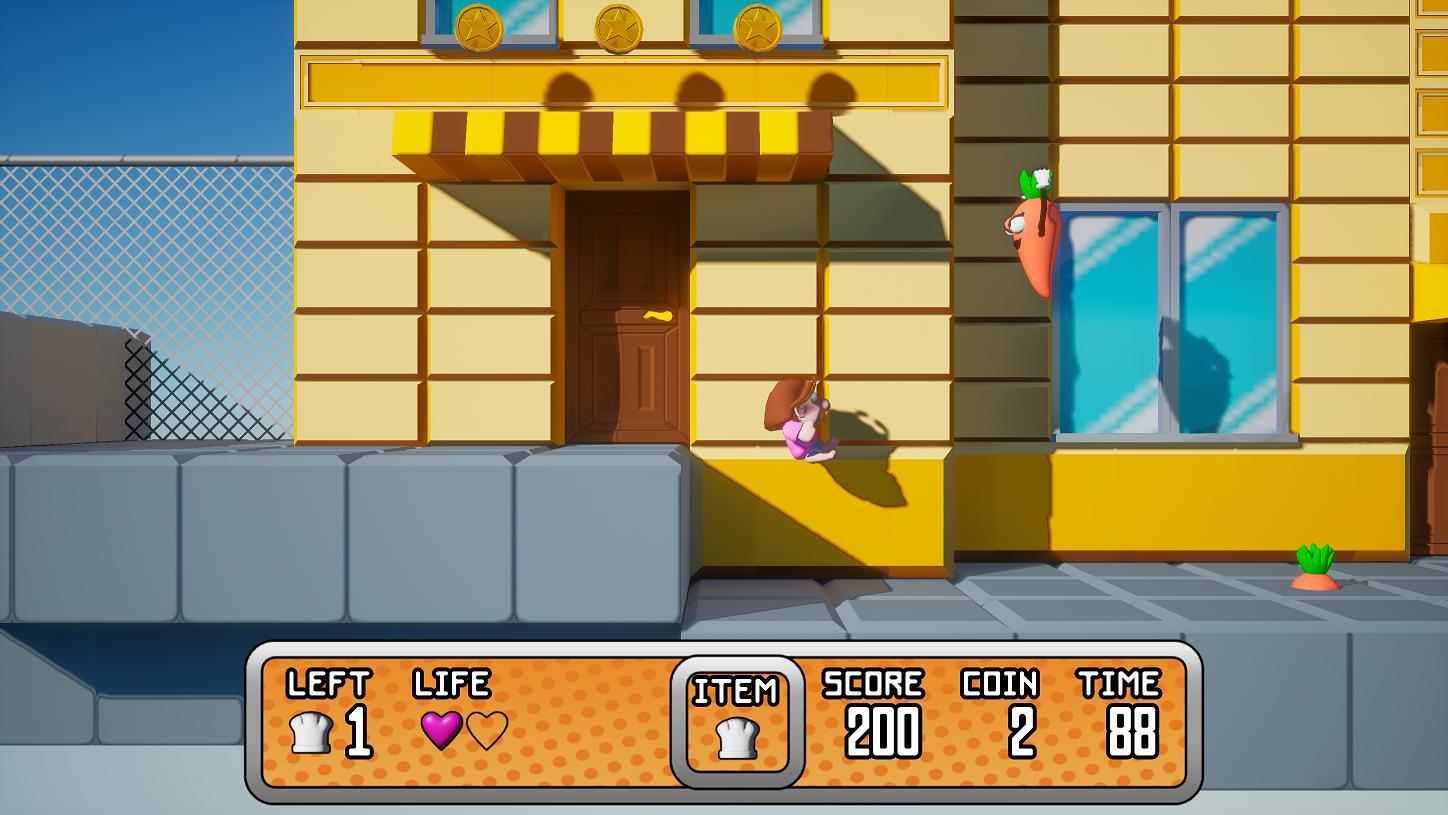The image size is (1448, 815).
Task: Select the TIME label in the HUD
Action: pyautogui.click(x=1118, y=685)
